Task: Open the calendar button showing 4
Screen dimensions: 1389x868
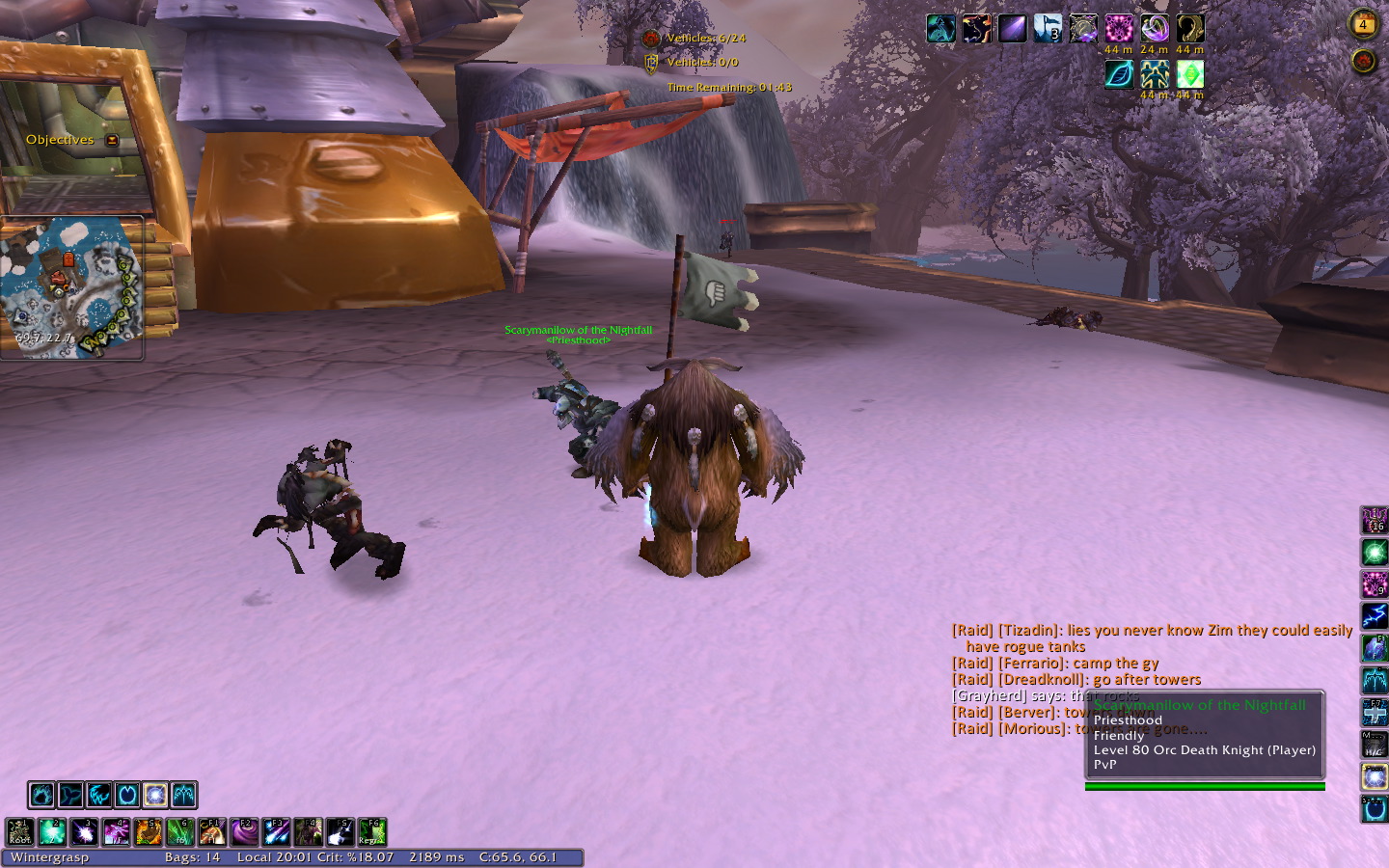Action: [1363, 24]
